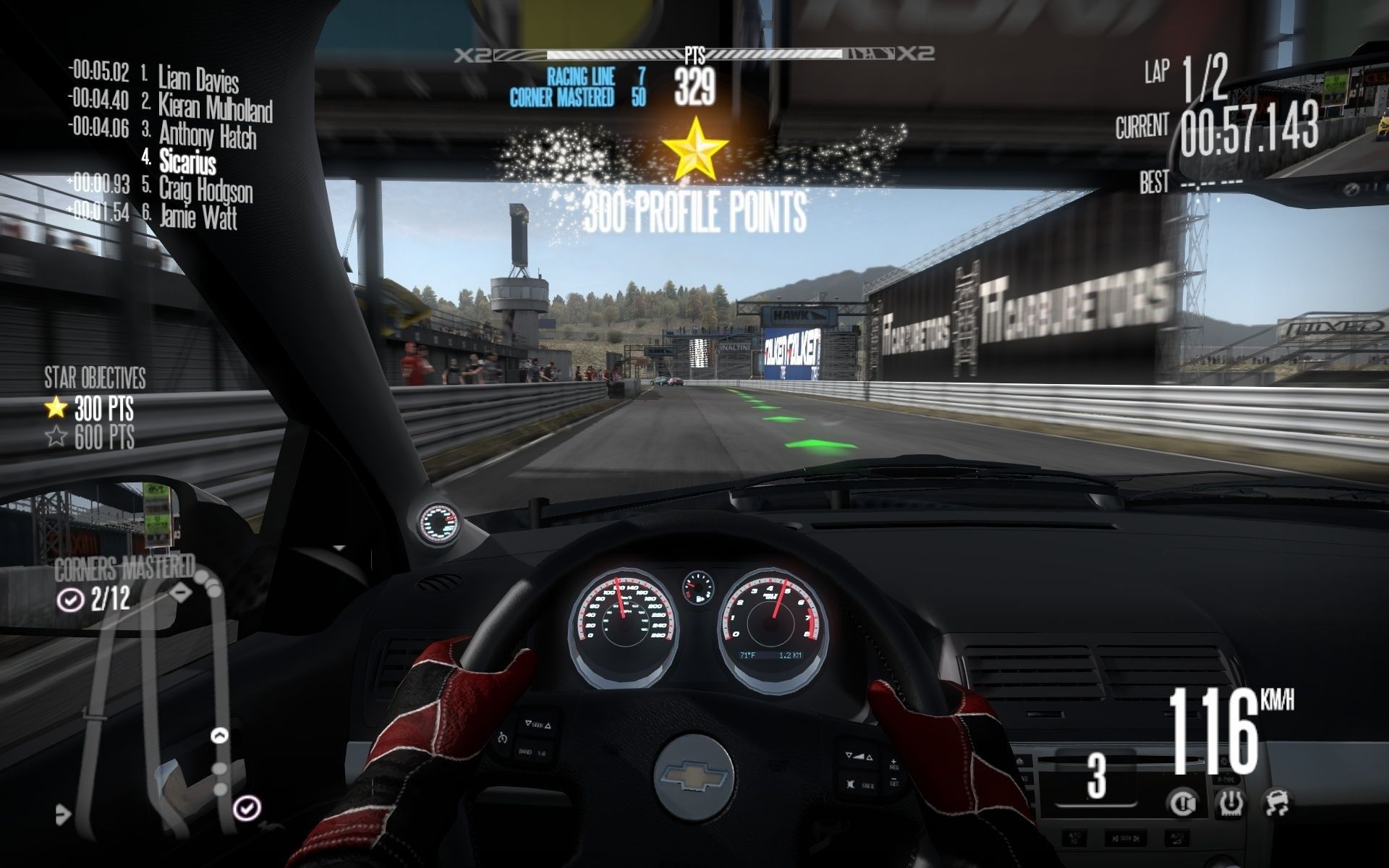Click the Corners Mastered checkmark tracker
This screenshot has height=868, width=1389.
(94, 600)
